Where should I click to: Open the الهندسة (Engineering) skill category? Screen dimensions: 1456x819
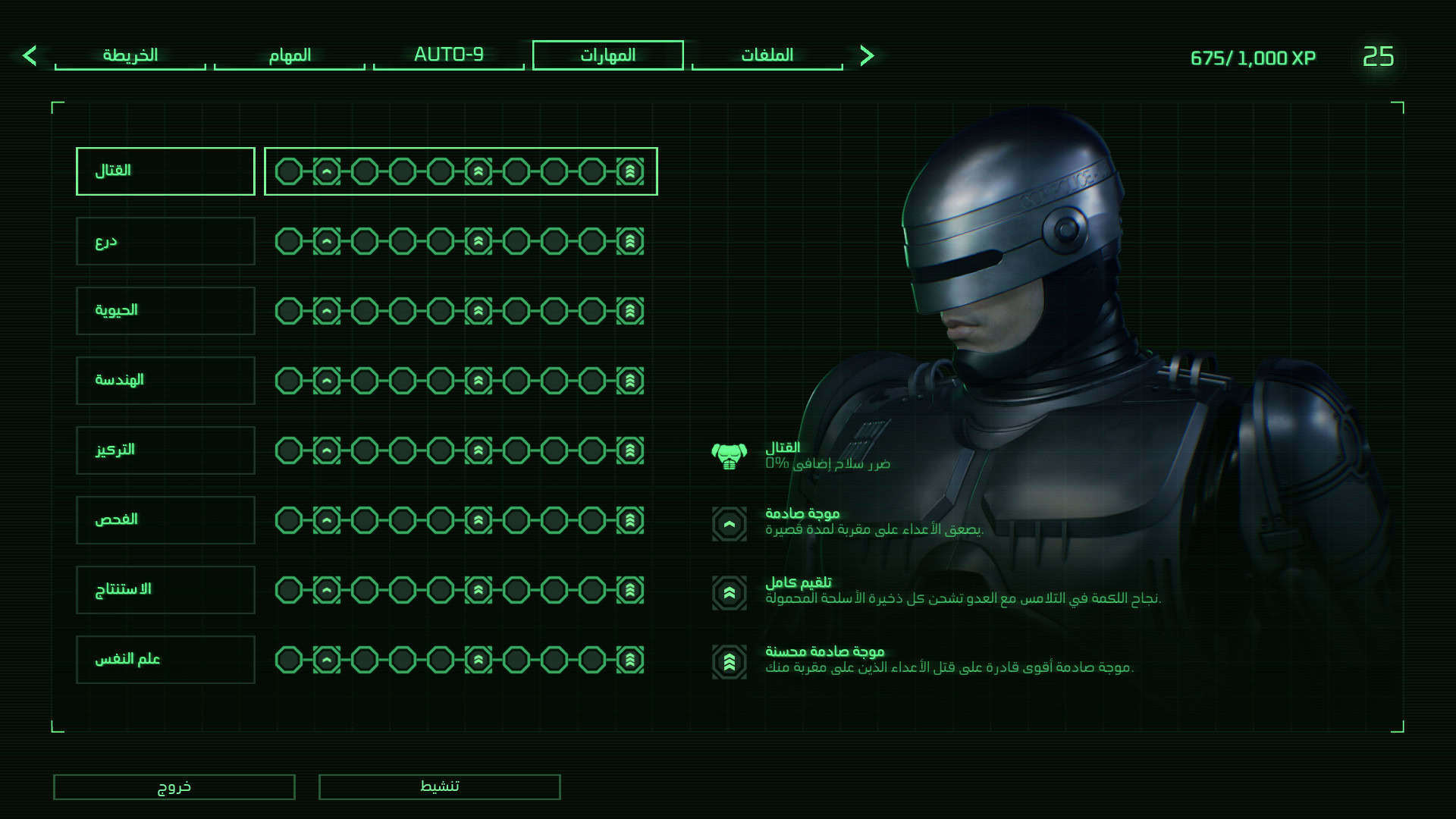[165, 381]
